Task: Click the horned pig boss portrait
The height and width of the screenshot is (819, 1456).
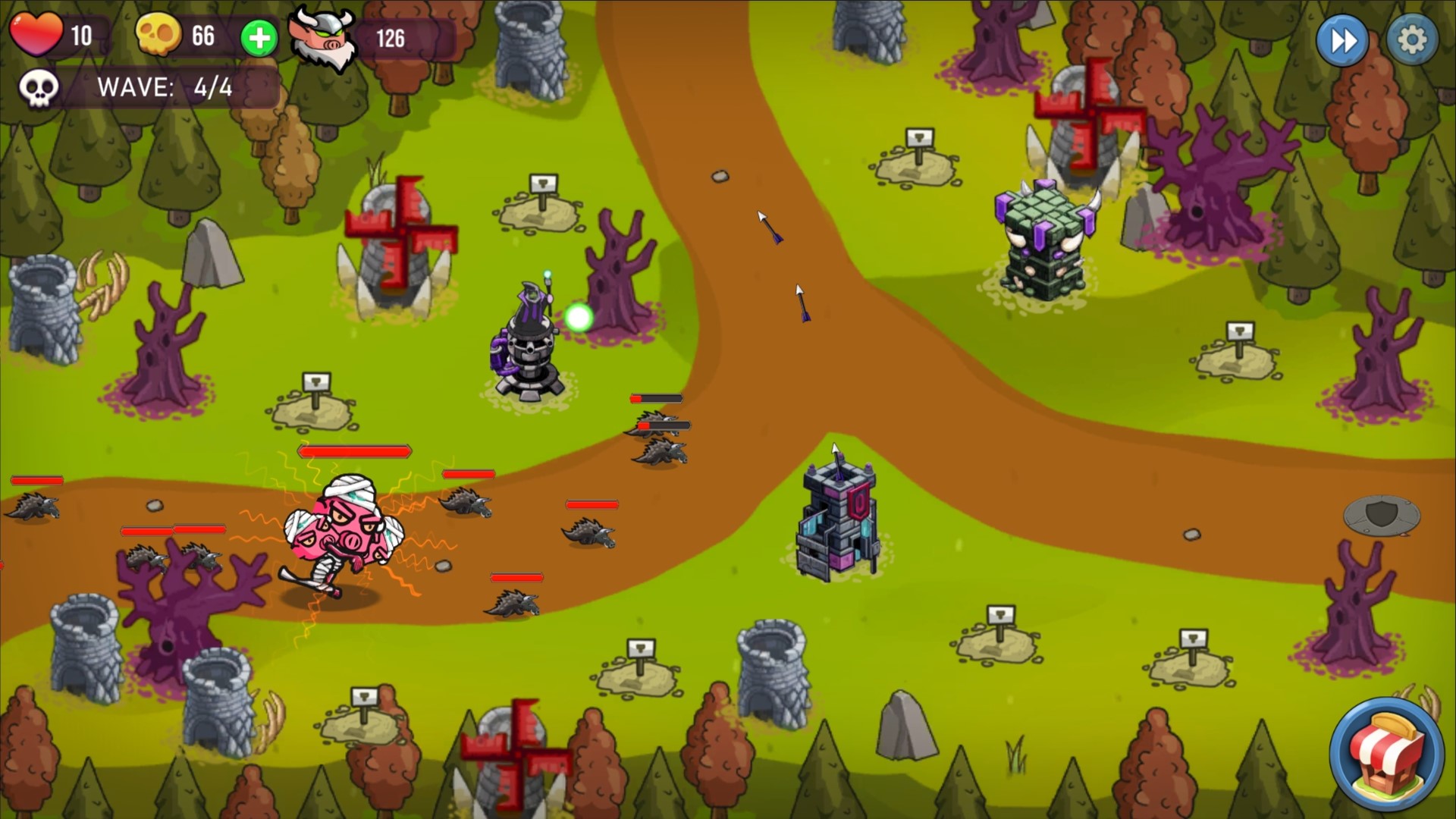Action: (x=325, y=36)
